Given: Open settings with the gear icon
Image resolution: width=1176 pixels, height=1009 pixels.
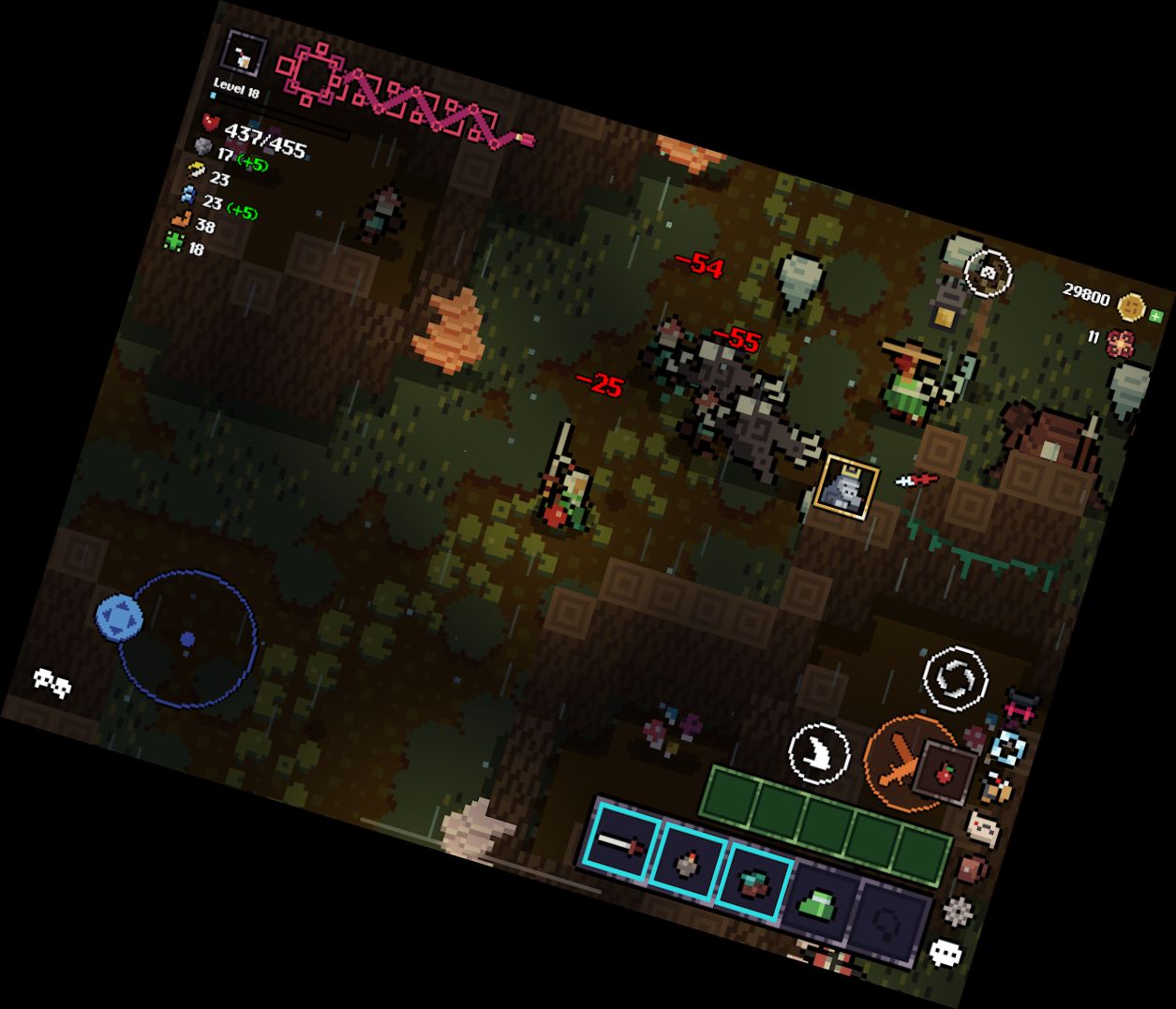Looking at the screenshot, I should (x=958, y=911).
